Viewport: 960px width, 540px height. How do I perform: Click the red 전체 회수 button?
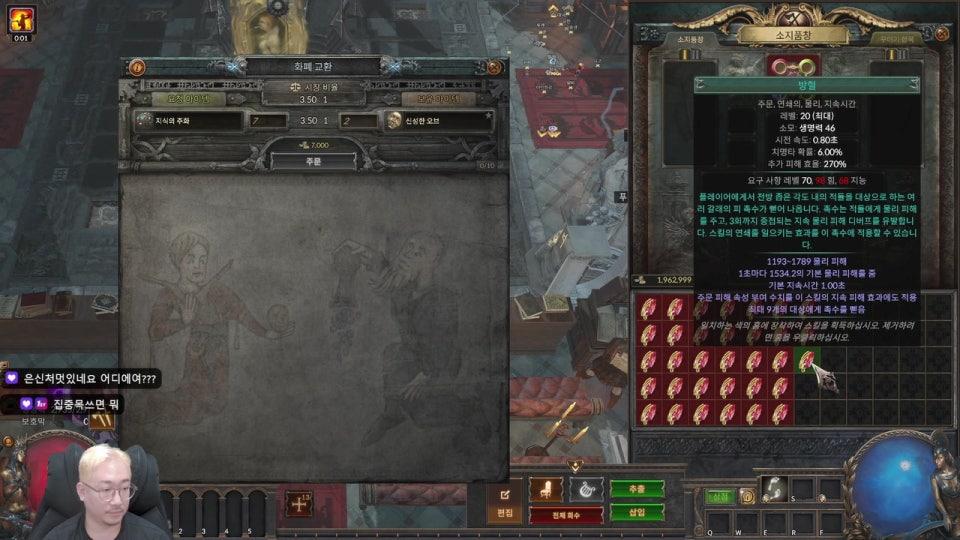pyautogui.click(x=565, y=515)
